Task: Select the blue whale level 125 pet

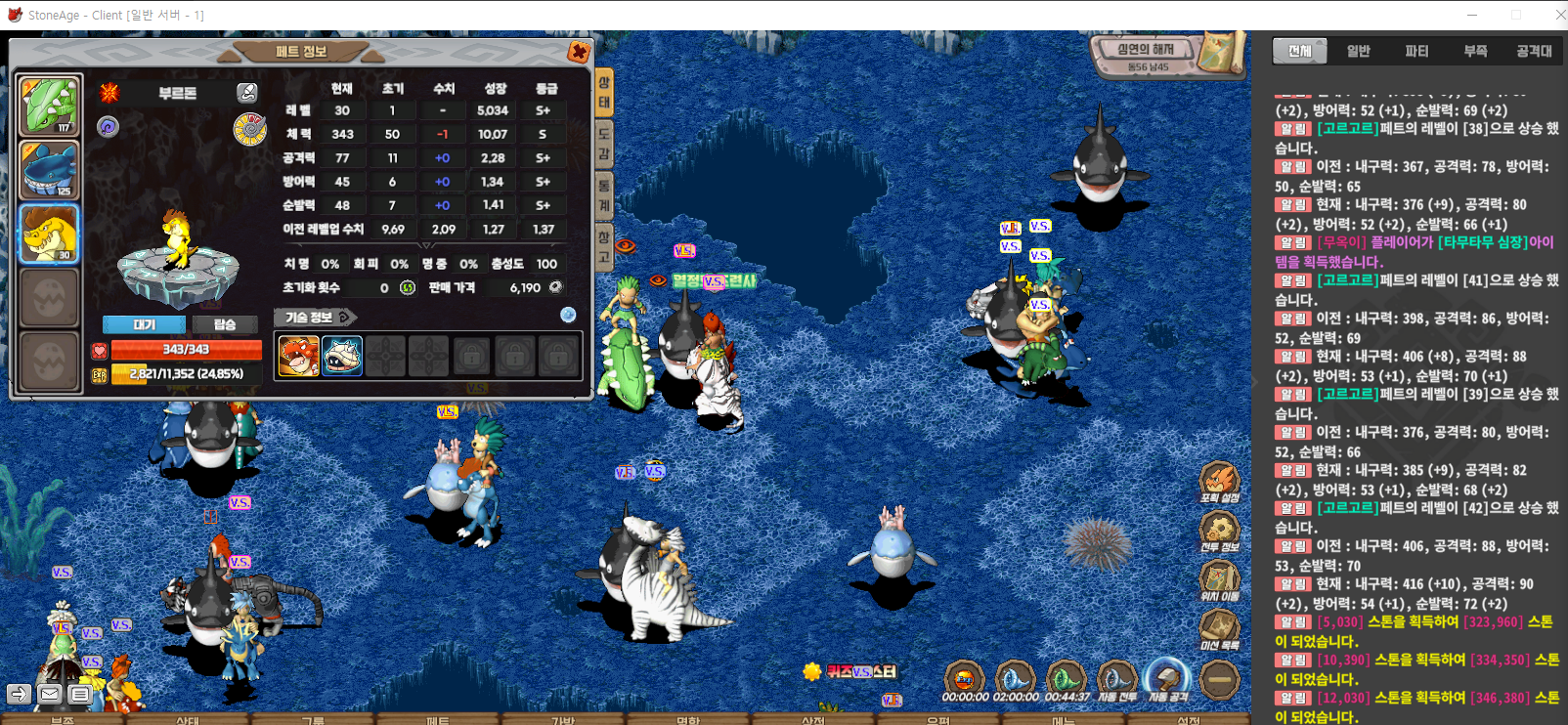Action: pyautogui.click(x=49, y=170)
